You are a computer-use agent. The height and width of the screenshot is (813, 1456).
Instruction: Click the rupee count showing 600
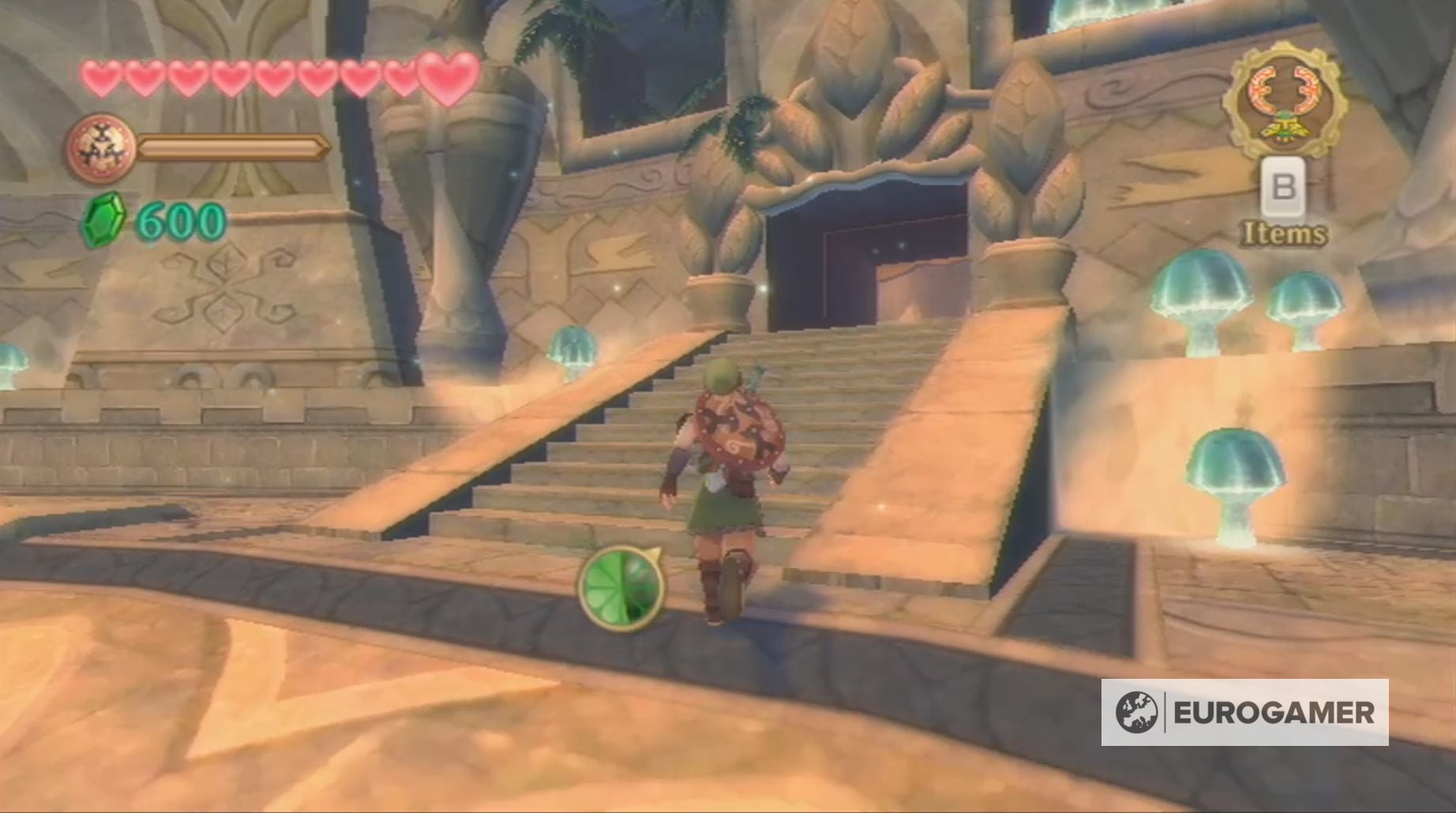coord(175,220)
